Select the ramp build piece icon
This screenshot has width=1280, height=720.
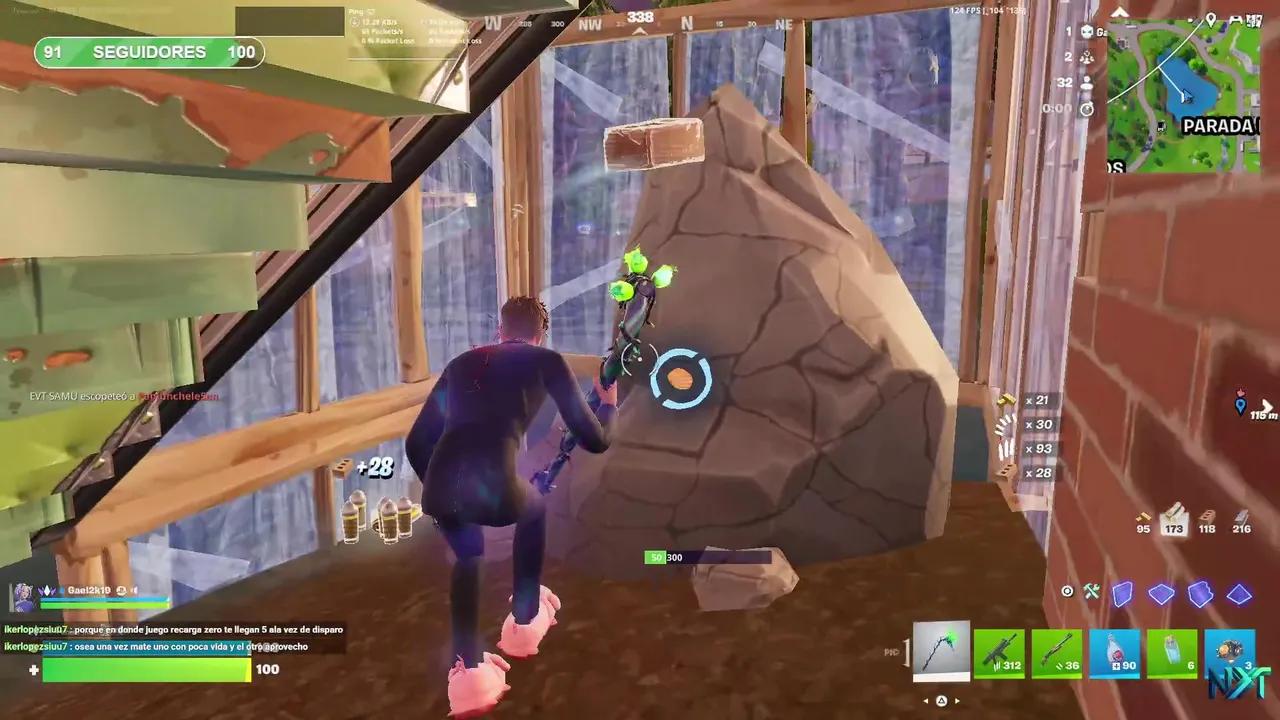tap(1199, 594)
